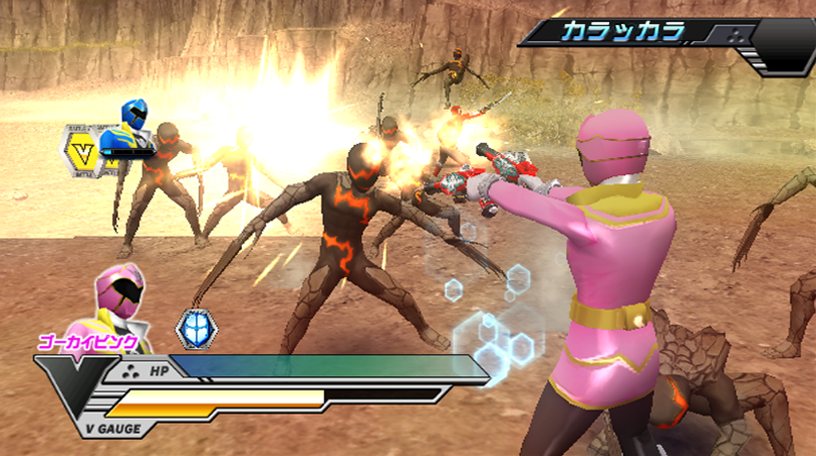Click the Gokai Pink character portrait
This screenshot has height=456, width=816.
click(x=120, y=304)
